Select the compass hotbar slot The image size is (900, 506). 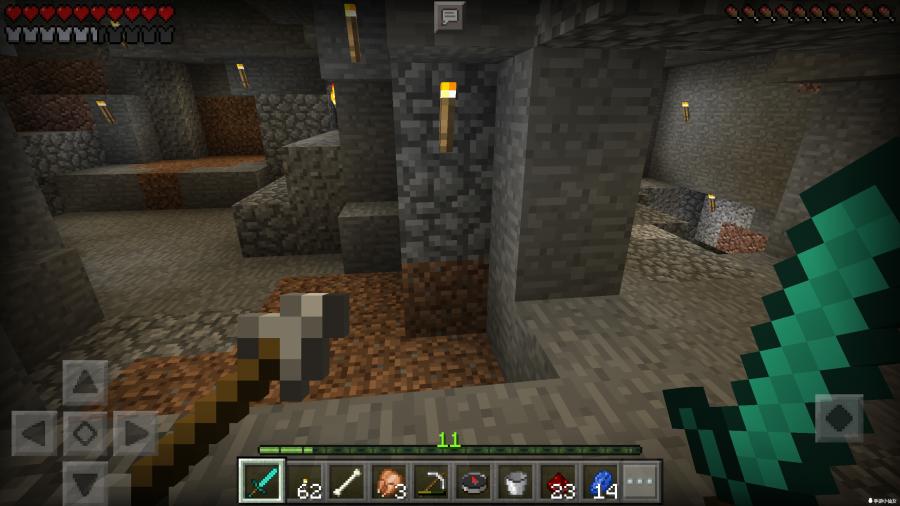pos(473,481)
